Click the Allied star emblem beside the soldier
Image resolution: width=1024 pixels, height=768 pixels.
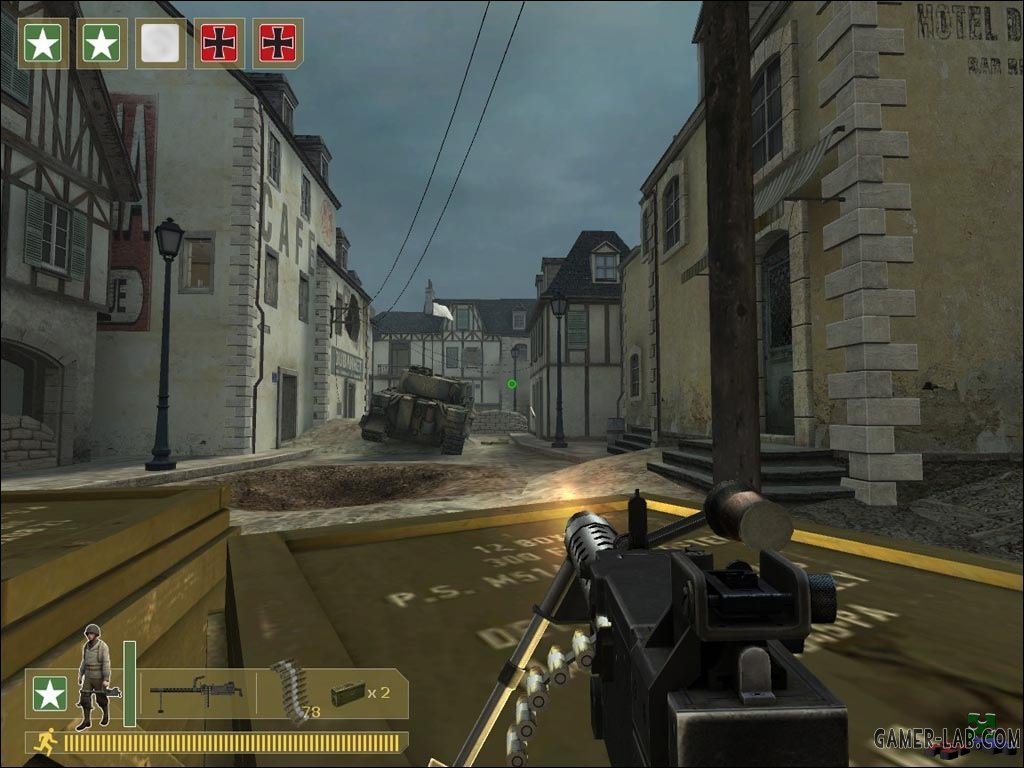(x=50, y=693)
